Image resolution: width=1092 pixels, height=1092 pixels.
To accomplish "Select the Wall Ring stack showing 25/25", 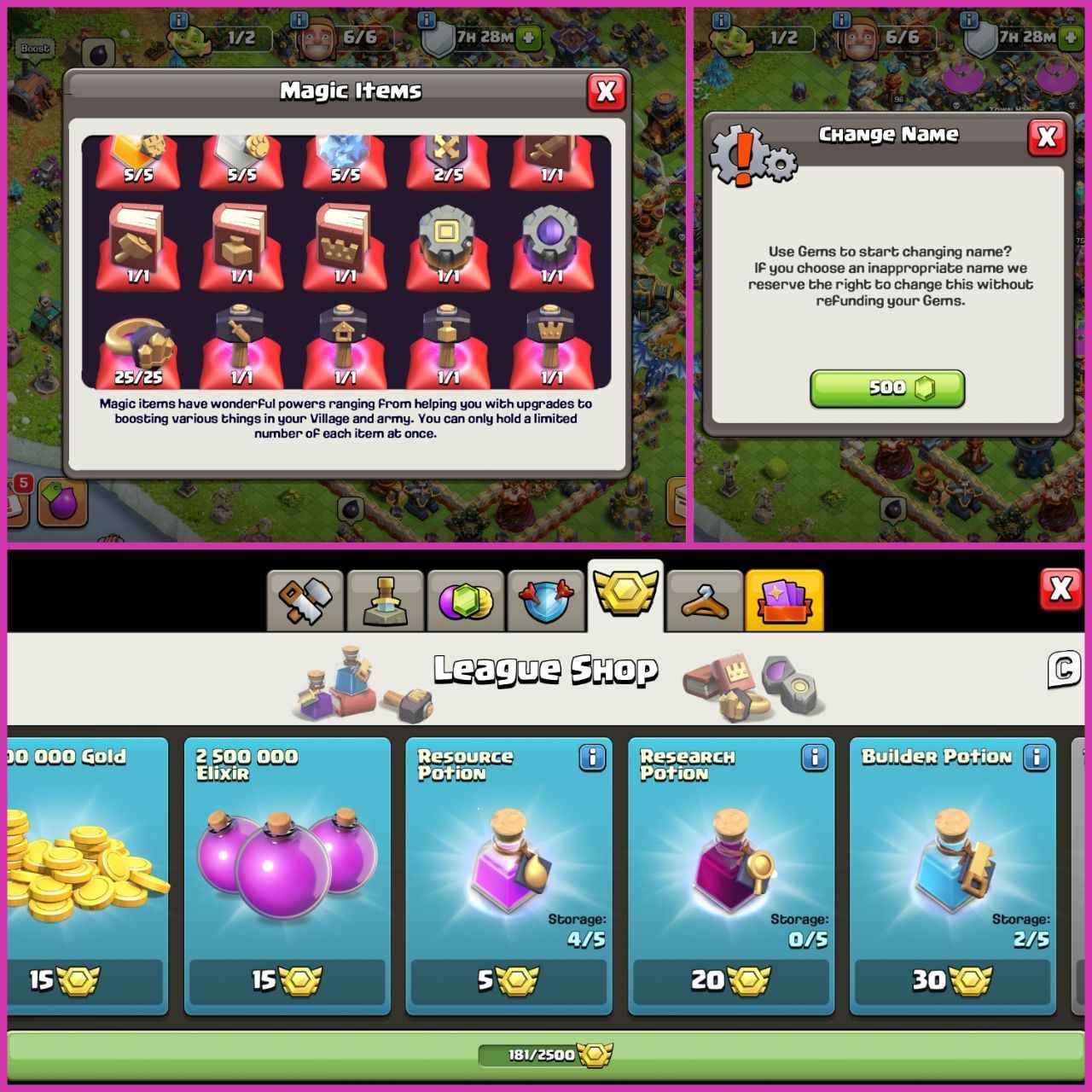I will (x=137, y=346).
